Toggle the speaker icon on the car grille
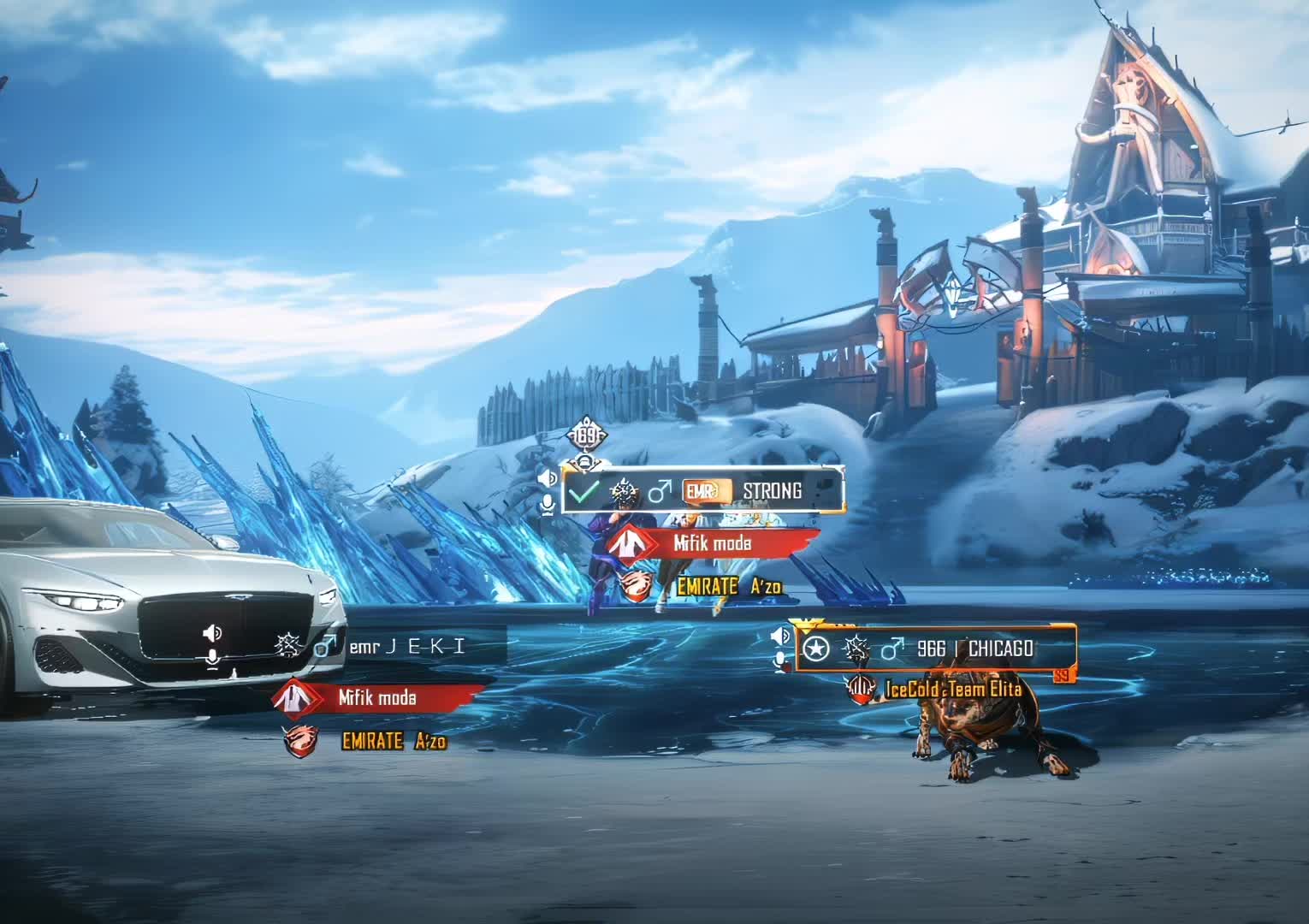1309x924 pixels. (x=212, y=633)
